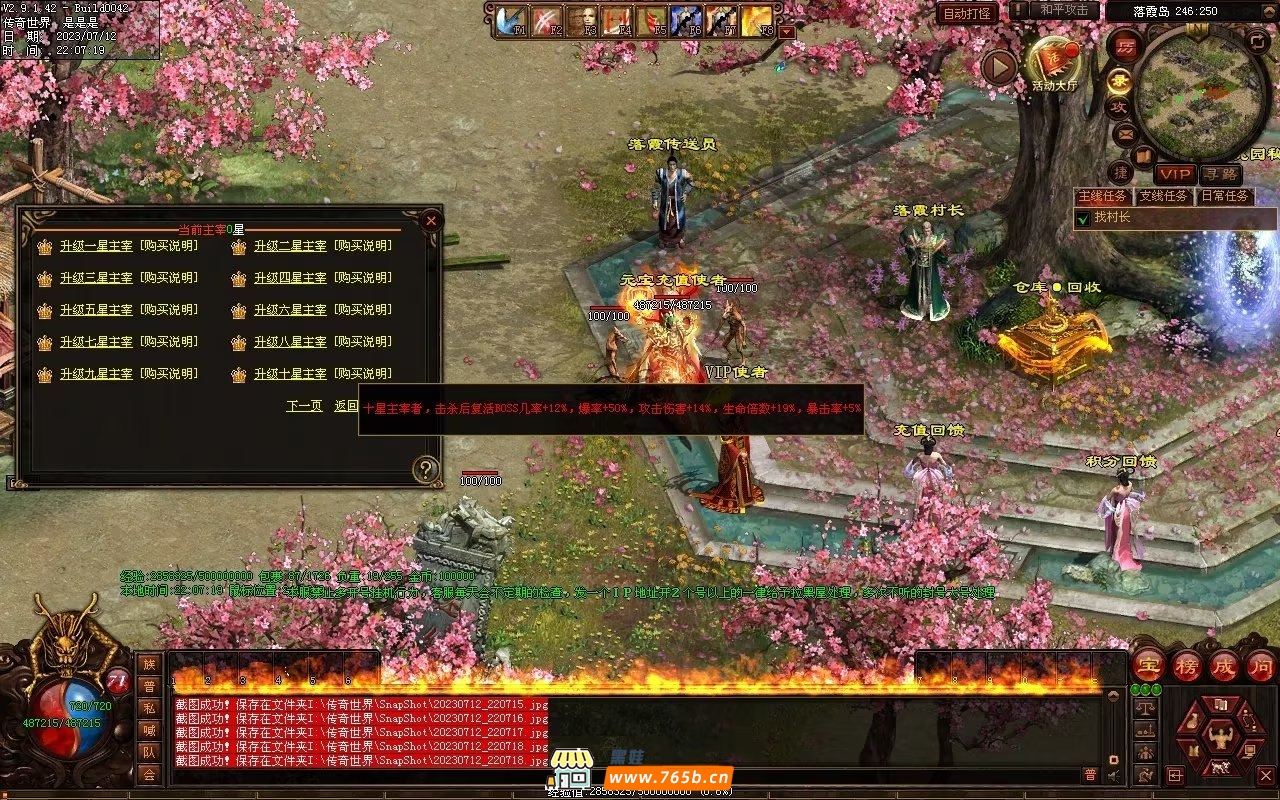
Task: Select the 升级六星主宰 entry
Action: (290, 310)
